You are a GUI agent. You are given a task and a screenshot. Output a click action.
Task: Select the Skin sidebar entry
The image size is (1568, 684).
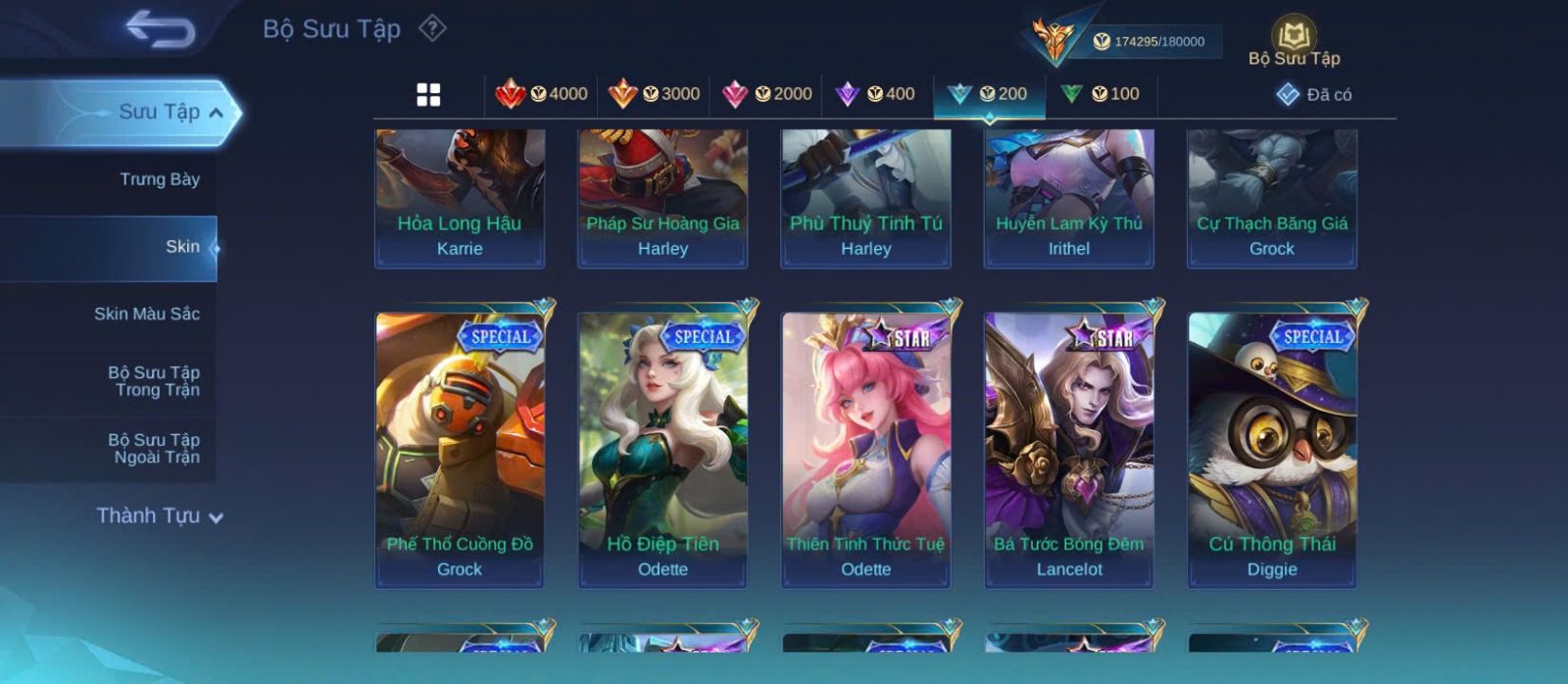point(182,247)
